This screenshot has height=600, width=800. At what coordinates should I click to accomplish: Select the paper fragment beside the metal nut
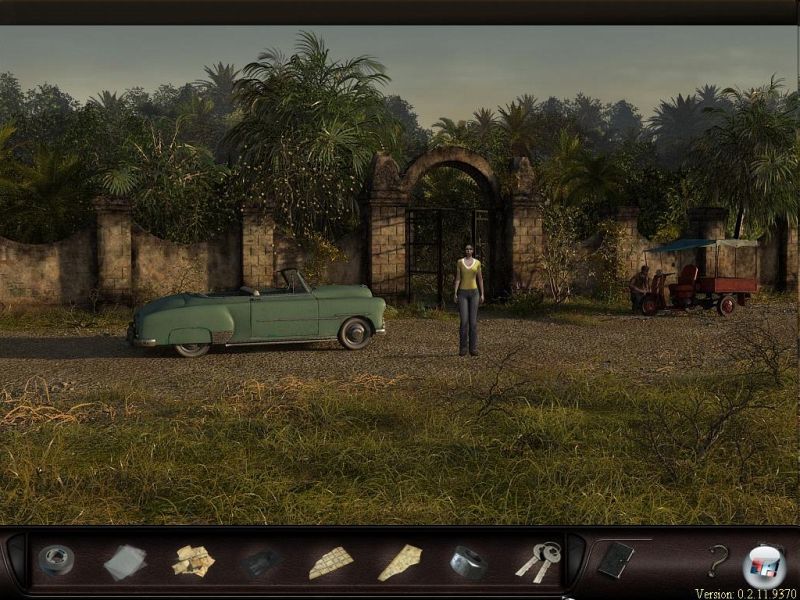coord(399,562)
